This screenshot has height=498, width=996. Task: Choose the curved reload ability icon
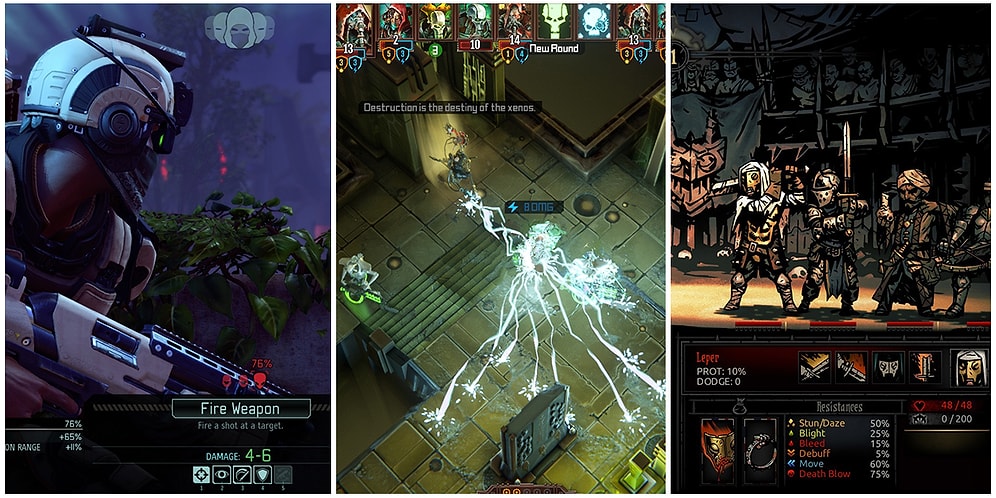(x=242, y=476)
